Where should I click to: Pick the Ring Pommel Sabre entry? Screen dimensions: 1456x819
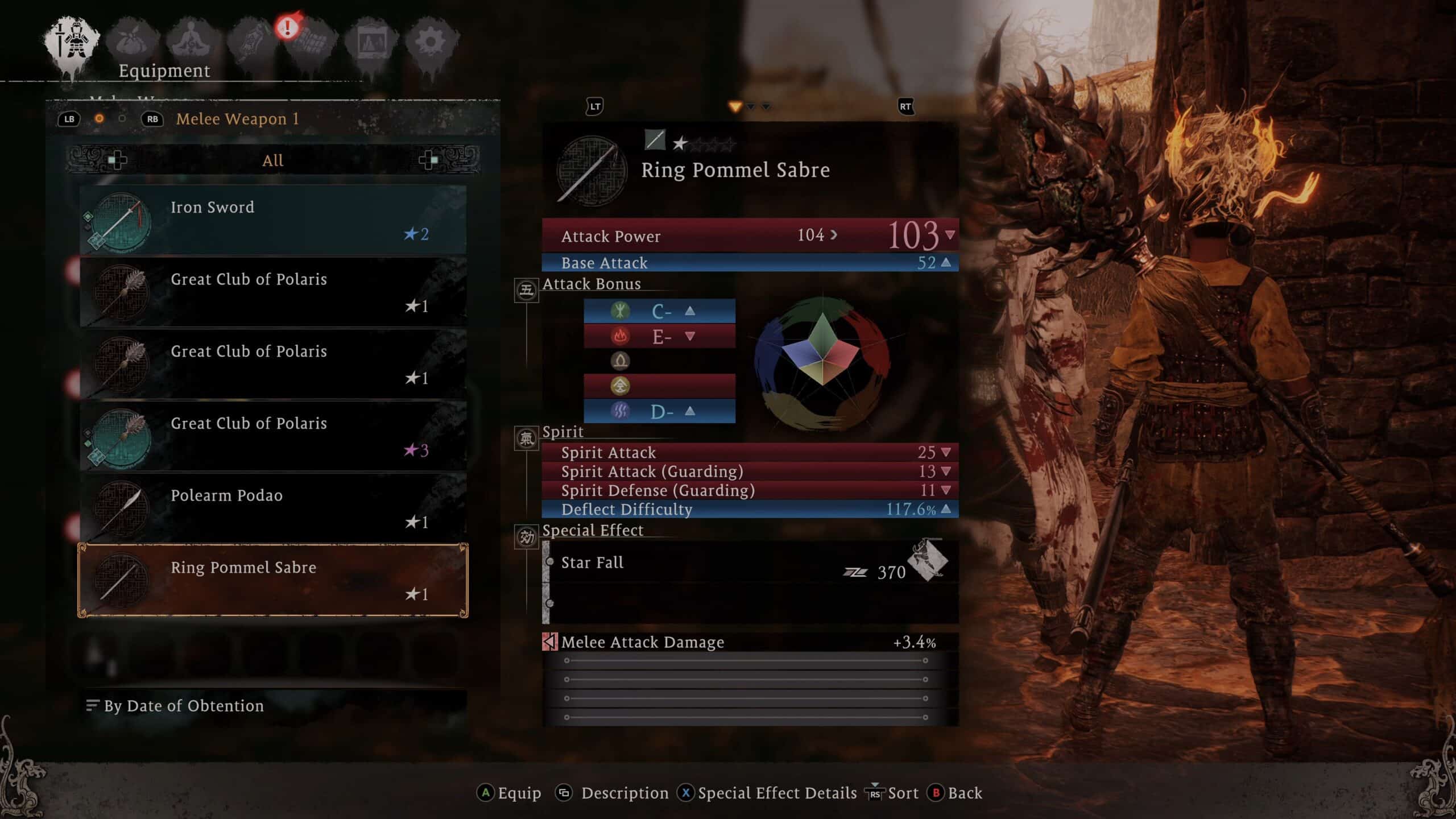tap(273, 580)
